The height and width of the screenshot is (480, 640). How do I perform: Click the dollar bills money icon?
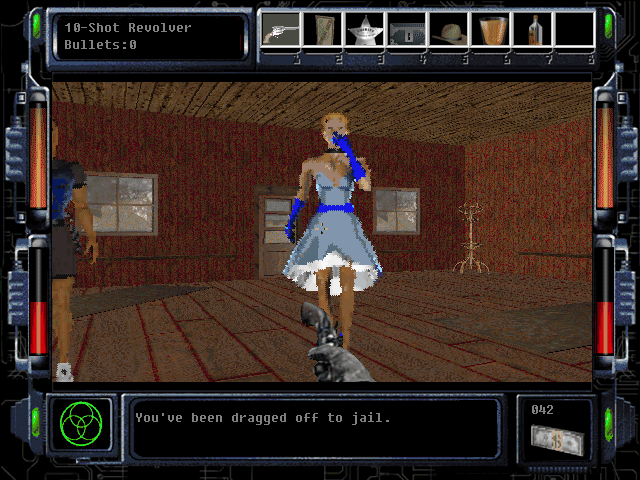(x=555, y=438)
